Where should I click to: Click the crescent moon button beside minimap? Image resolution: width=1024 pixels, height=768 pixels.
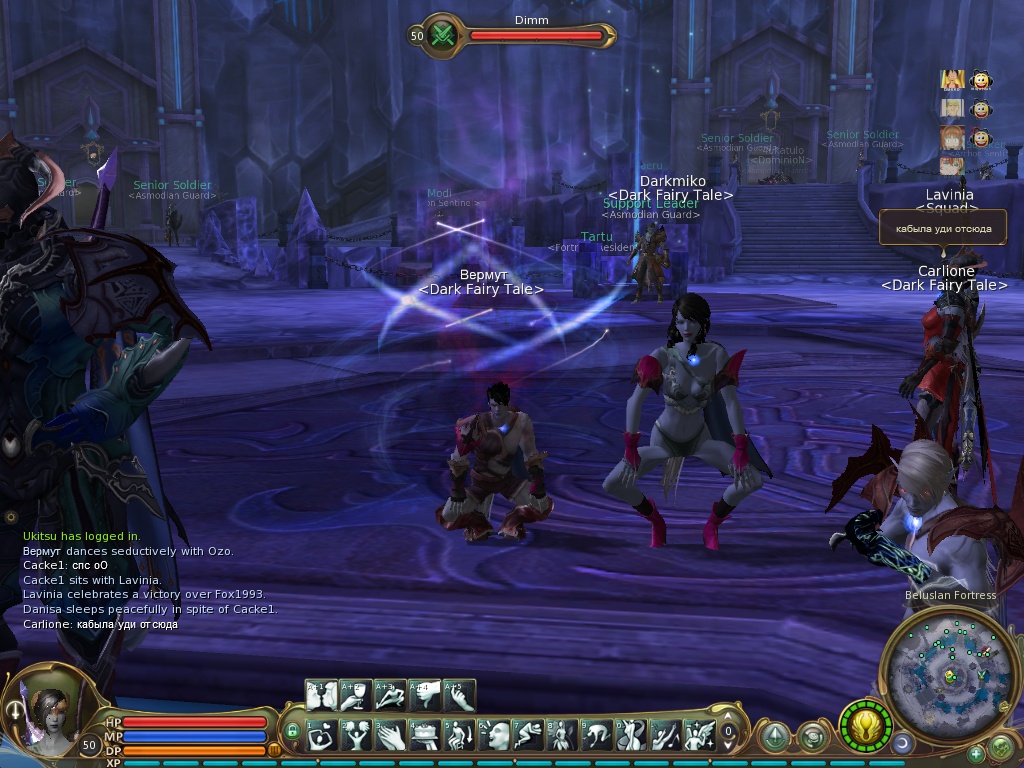tap(901, 742)
